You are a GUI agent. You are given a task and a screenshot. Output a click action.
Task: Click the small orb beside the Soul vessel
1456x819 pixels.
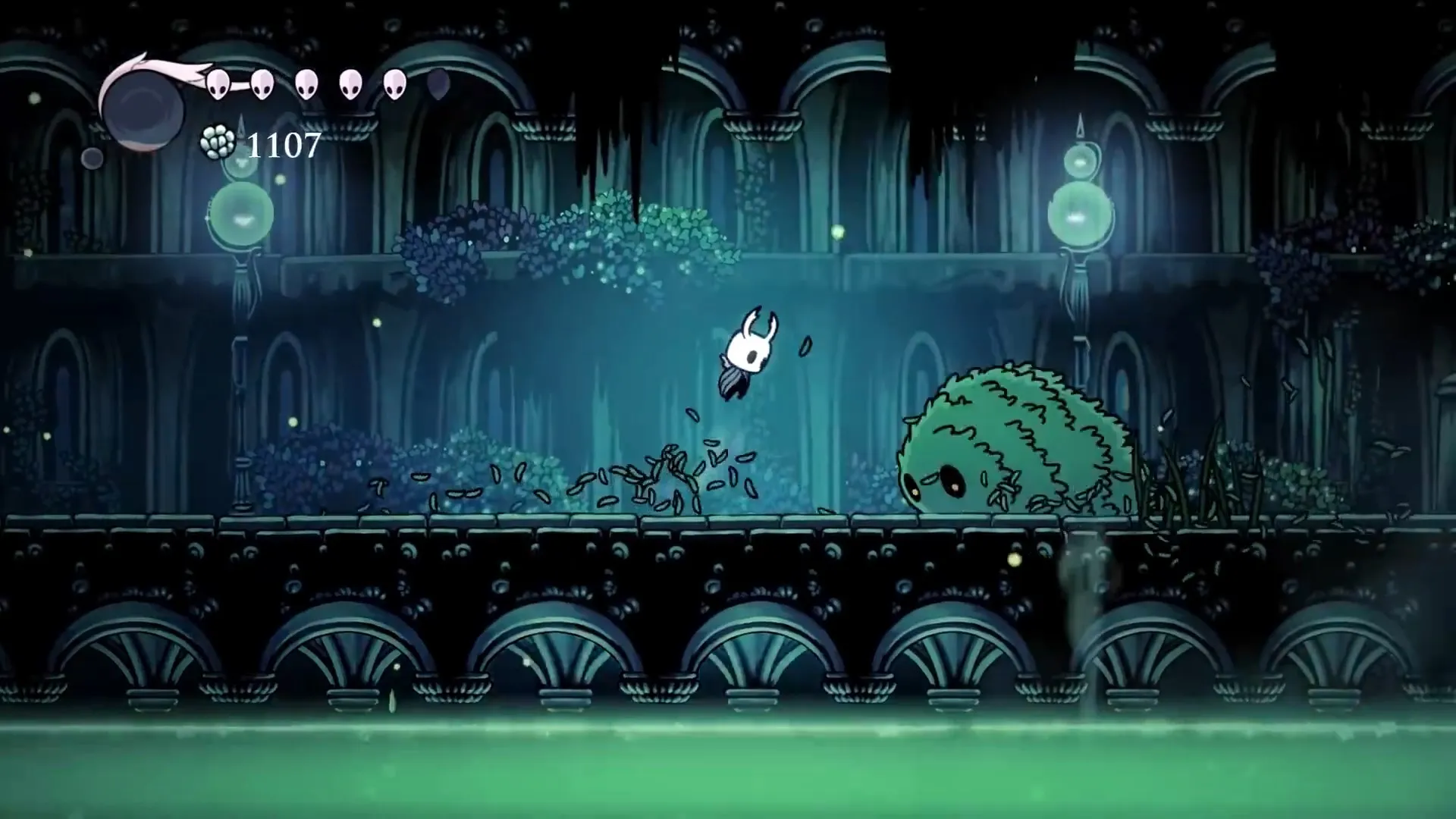(x=91, y=155)
